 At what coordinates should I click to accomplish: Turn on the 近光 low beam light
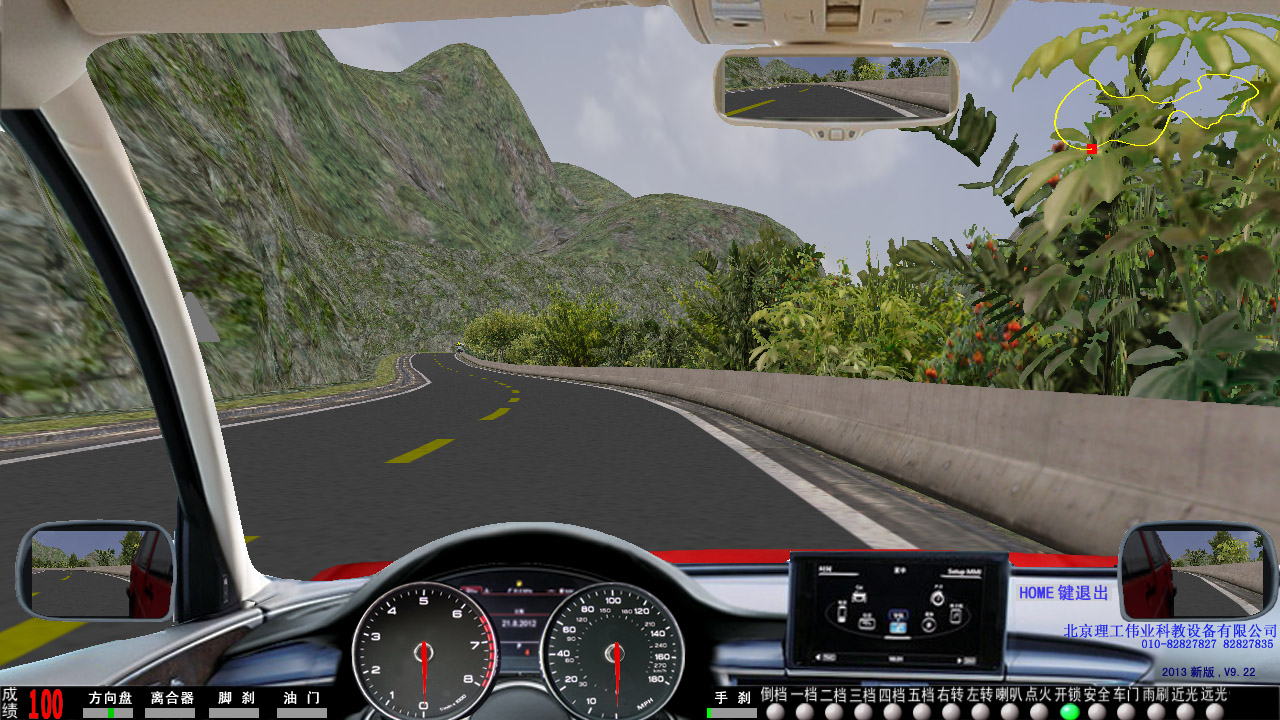[1186, 712]
